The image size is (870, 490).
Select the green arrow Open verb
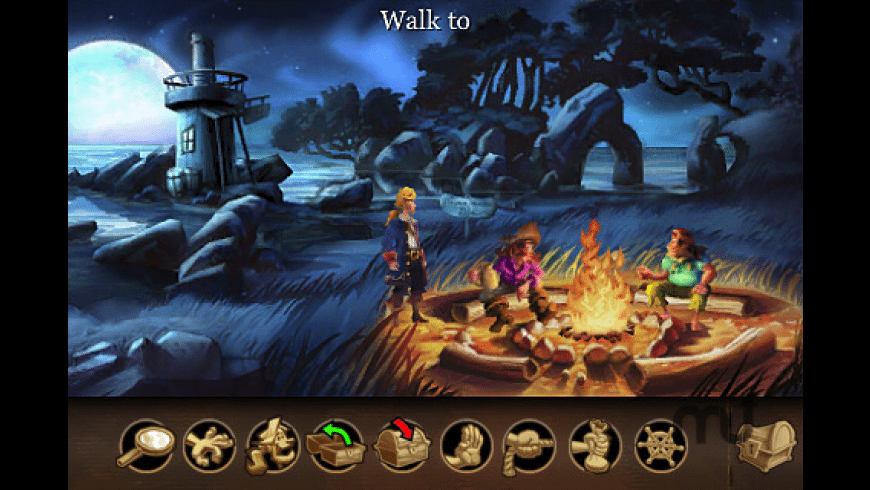tap(338, 445)
